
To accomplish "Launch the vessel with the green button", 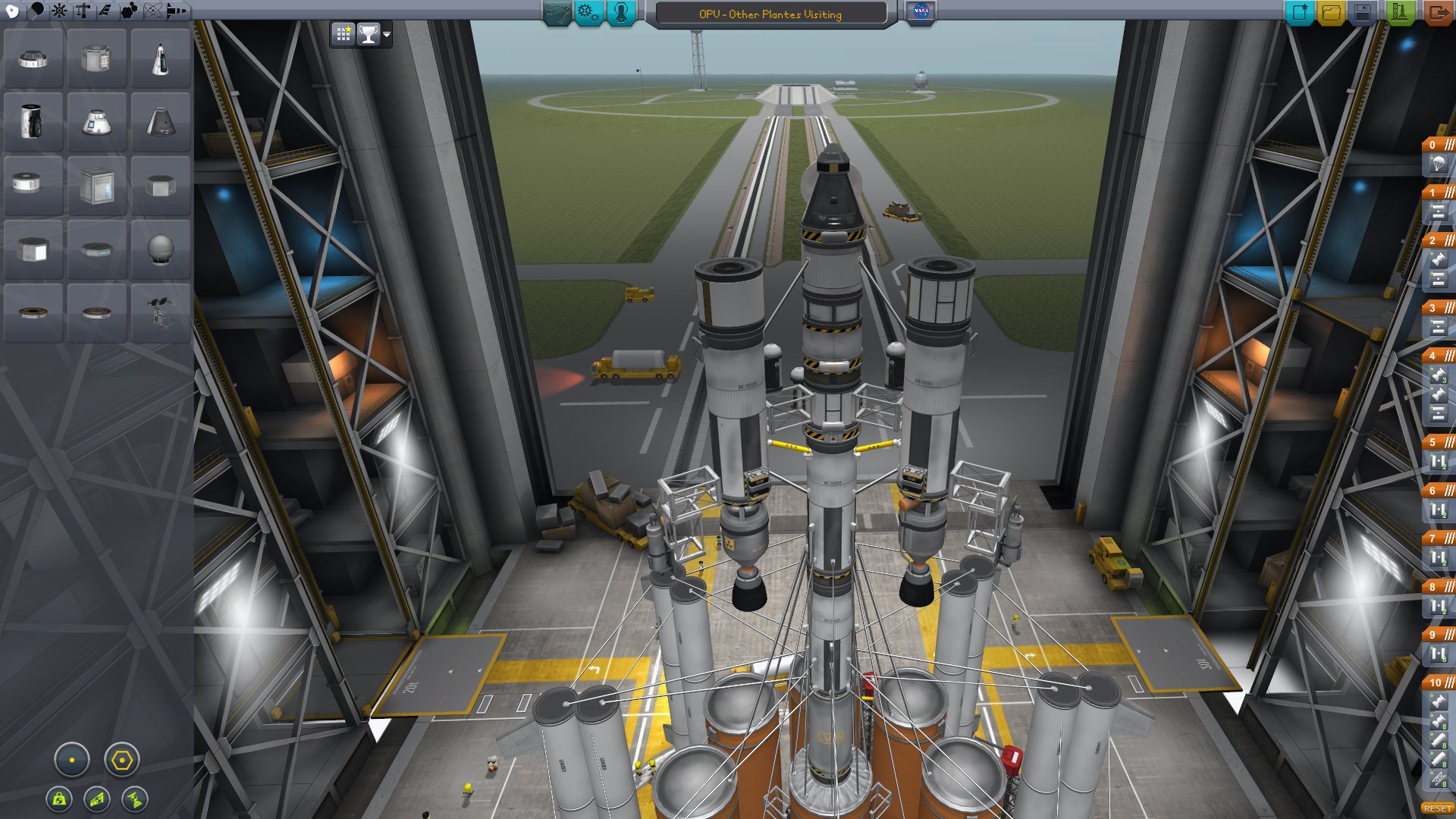I will pyautogui.click(x=1400, y=13).
